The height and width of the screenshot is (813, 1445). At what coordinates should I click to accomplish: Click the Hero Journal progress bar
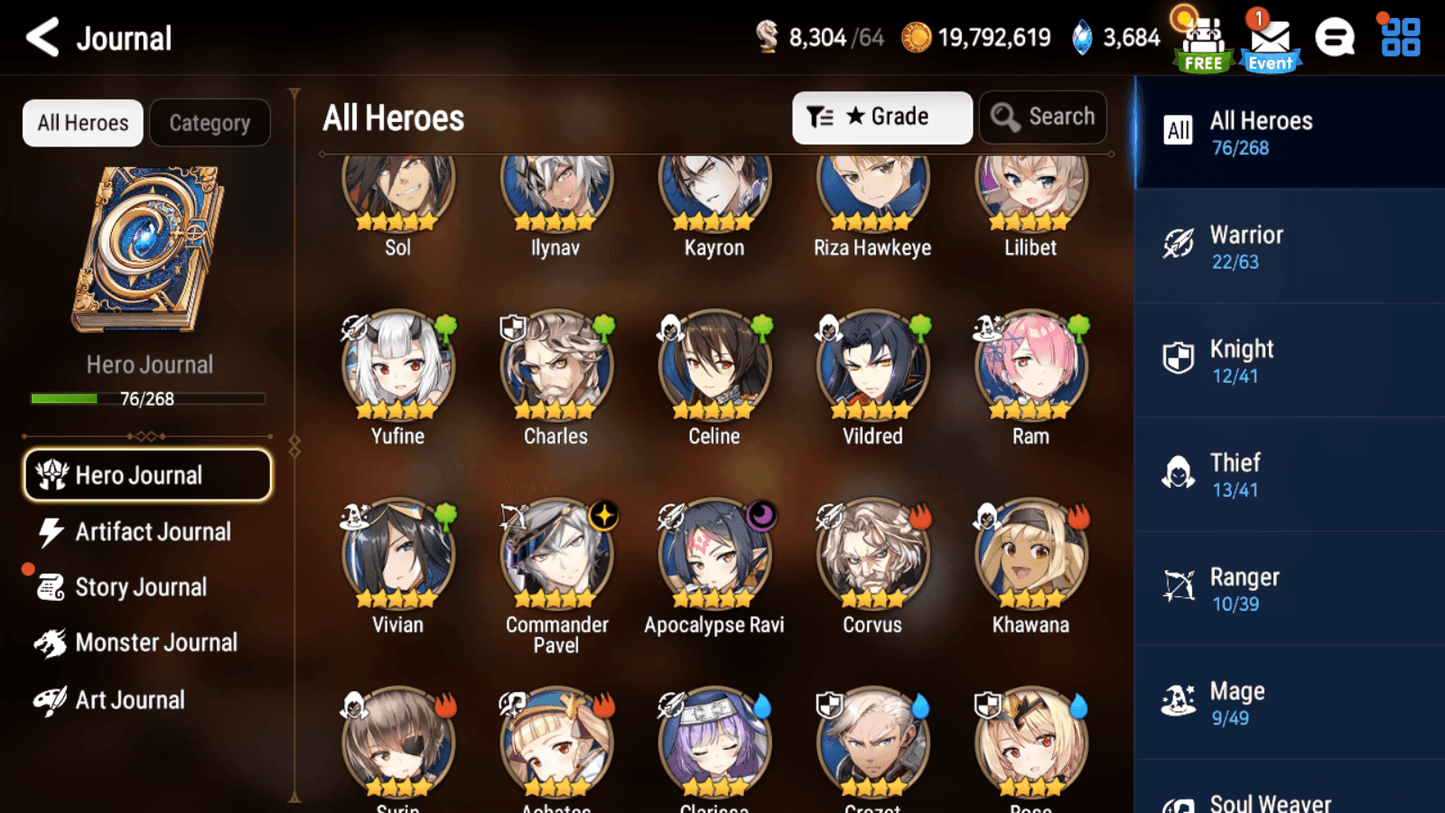pyautogui.click(x=150, y=398)
